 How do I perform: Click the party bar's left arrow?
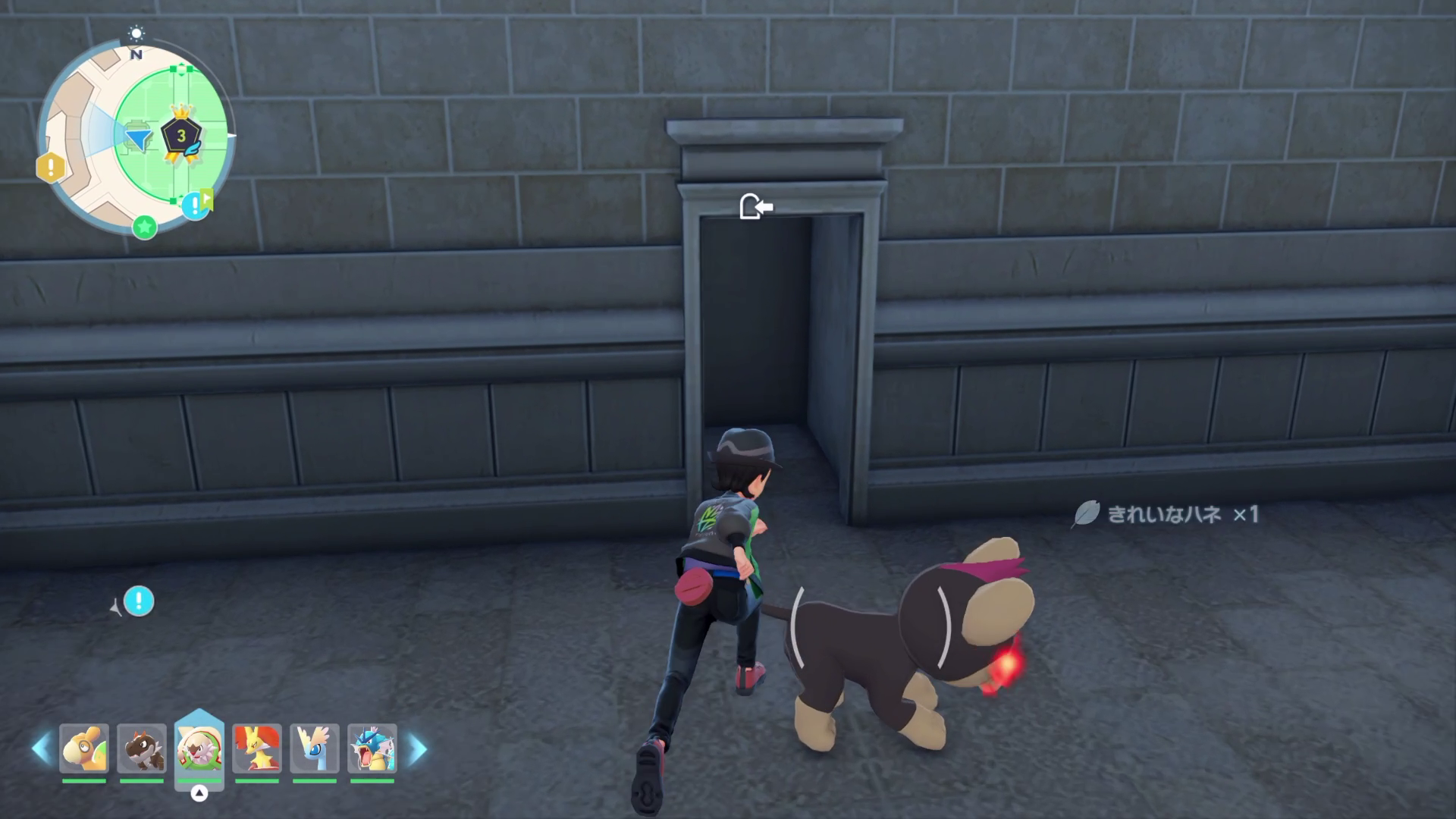[x=41, y=748]
